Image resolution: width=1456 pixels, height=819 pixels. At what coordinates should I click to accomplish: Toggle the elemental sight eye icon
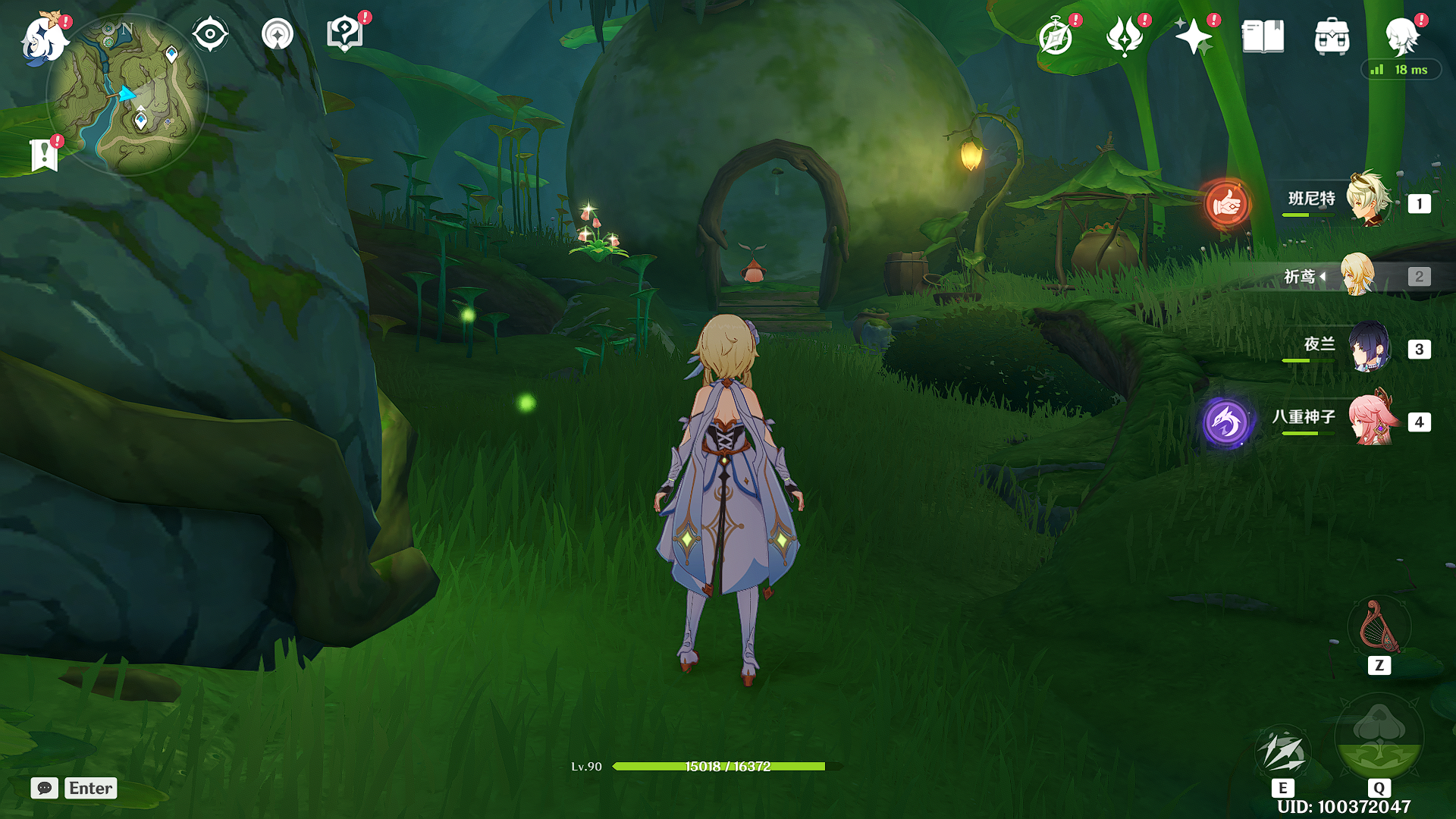coord(210,34)
